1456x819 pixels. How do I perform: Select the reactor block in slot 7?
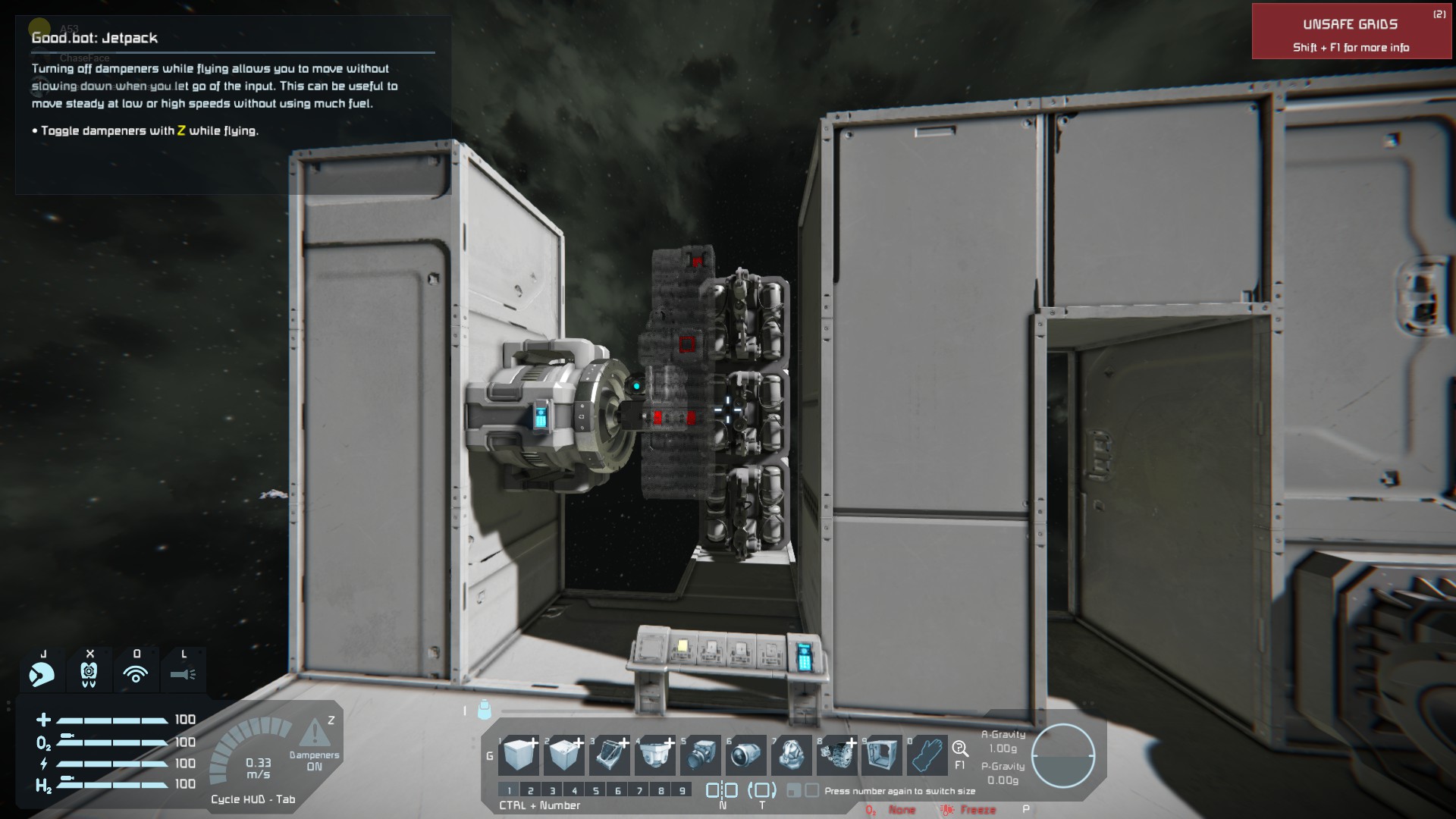point(792,755)
